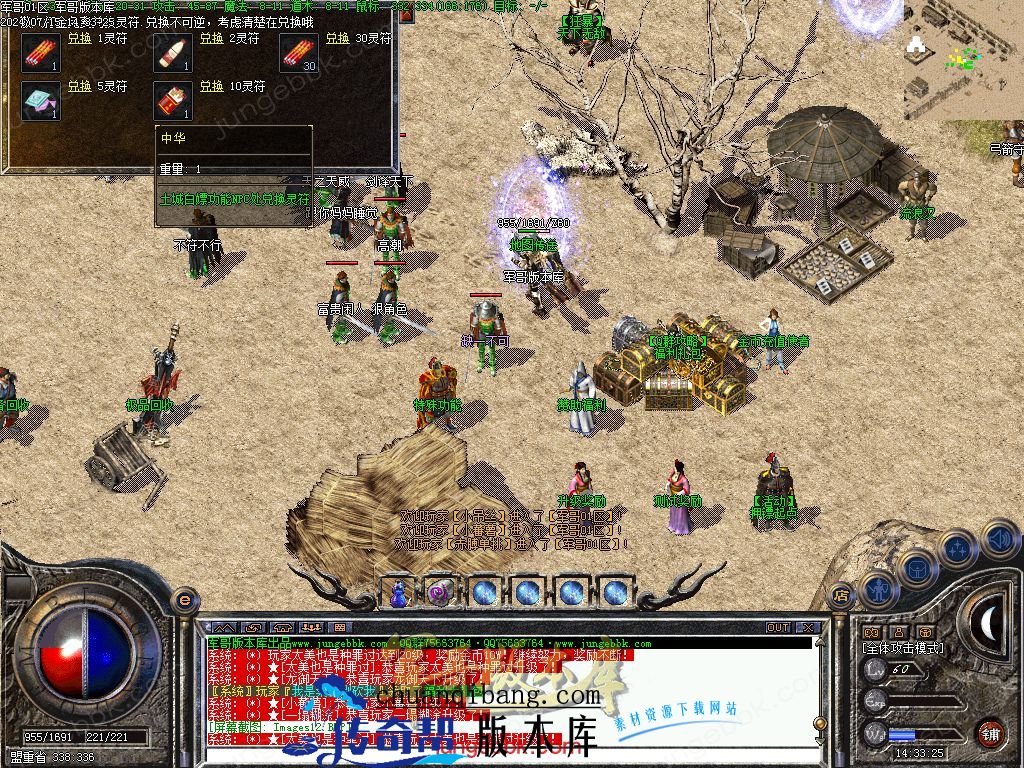Close the game with the X button

click(x=808, y=627)
